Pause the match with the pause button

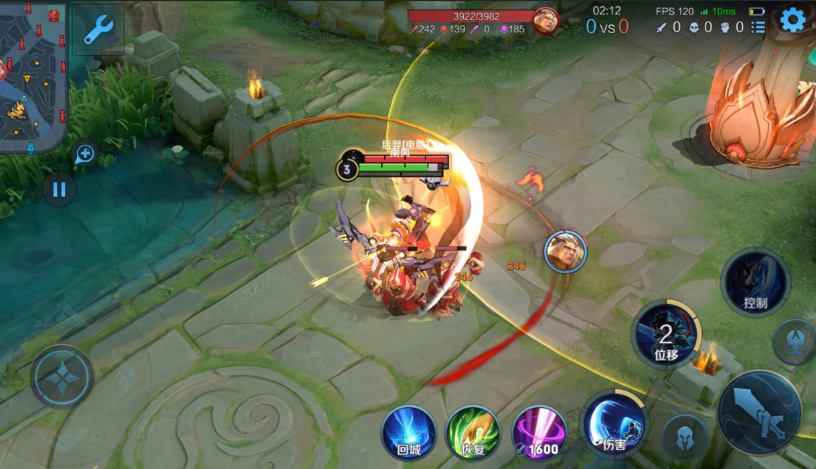(x=59, y=189)
